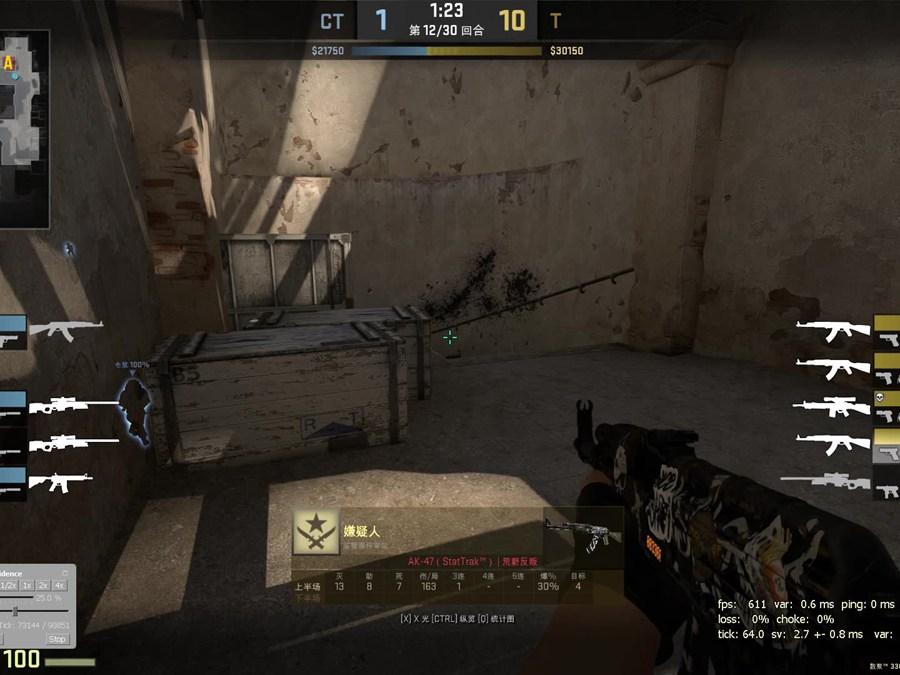Close the demo playback panel
Image resolution: width=900 pixels, height=675 pixels.
click(65, 573)
